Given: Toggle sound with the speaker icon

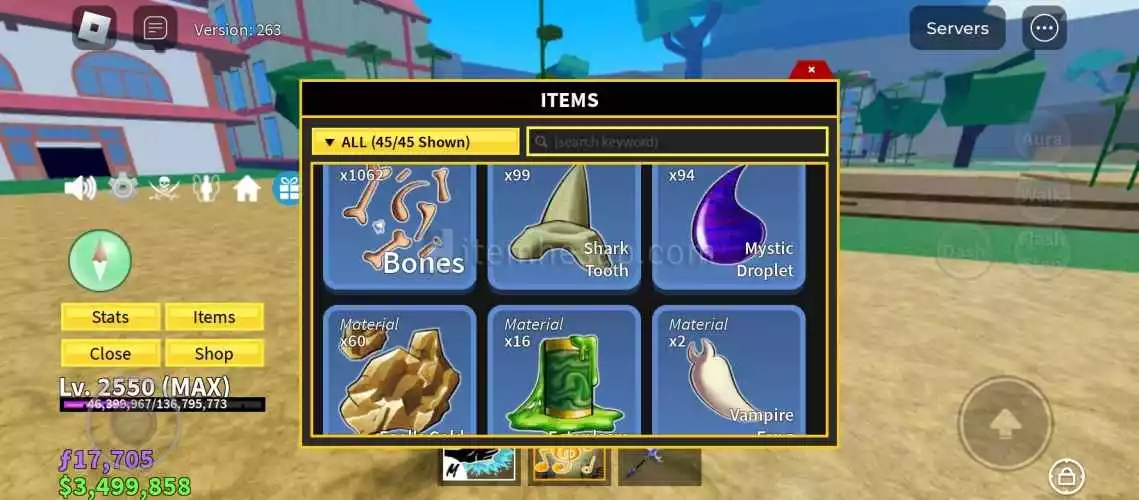Looking at the screenshot, I should pyautogui.click(x=80, y=188).
